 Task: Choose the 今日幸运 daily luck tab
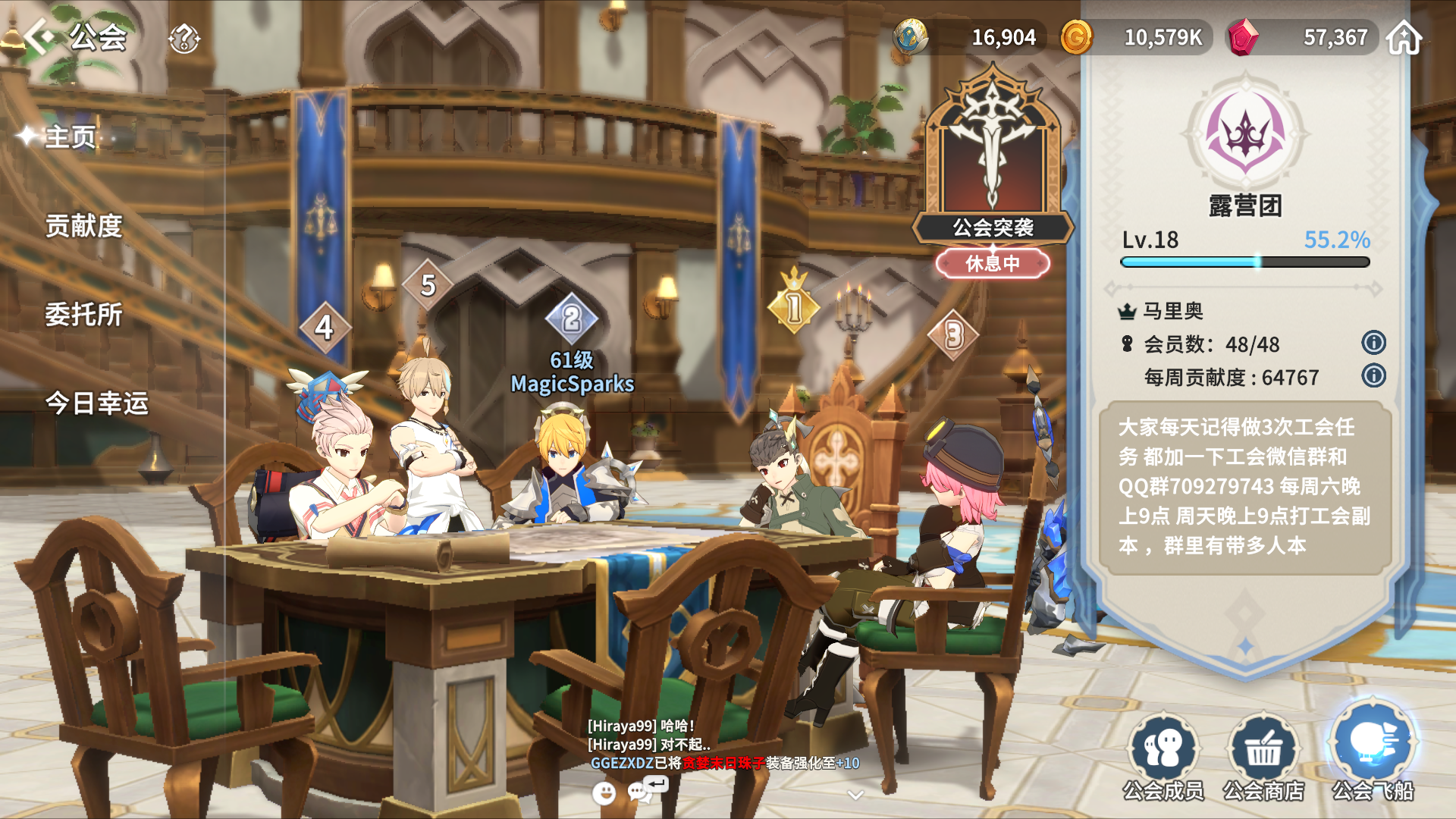click(x=96, y=403)
